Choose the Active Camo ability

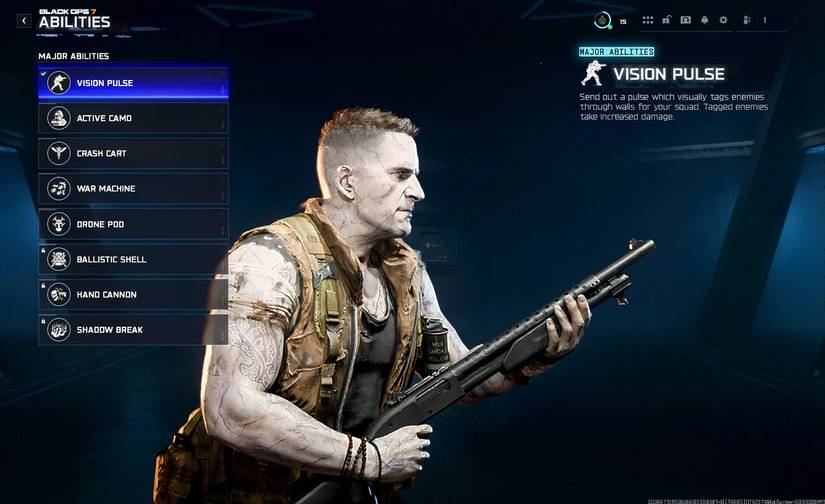point(133,118)
